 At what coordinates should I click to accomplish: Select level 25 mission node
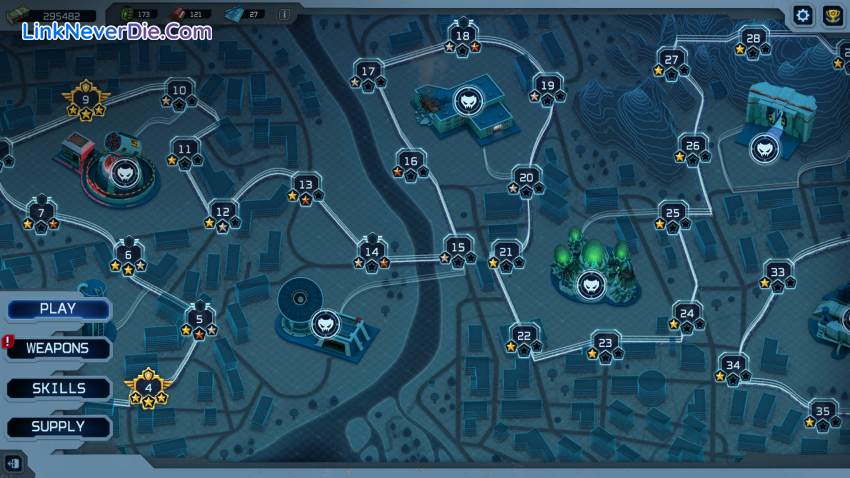[x=673, y=214]
